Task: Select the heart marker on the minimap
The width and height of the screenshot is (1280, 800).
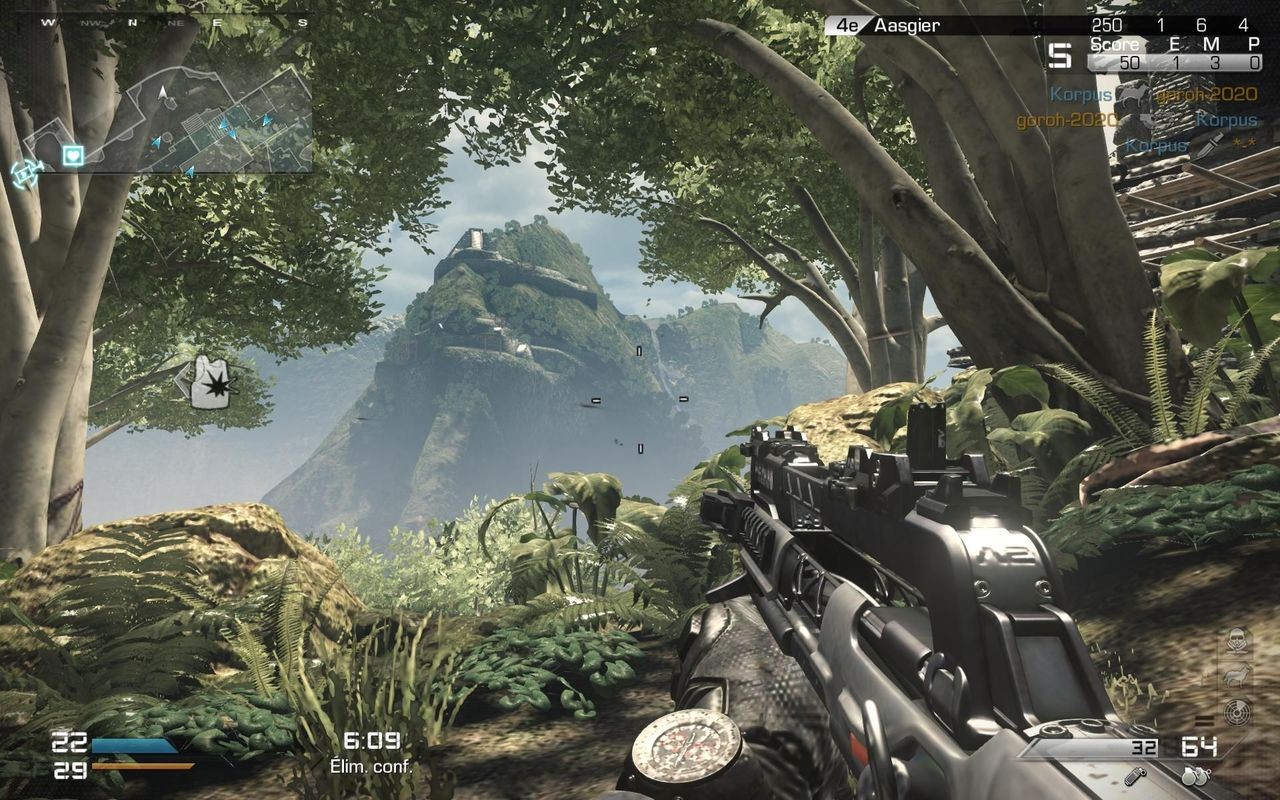Action: point(73,155)
